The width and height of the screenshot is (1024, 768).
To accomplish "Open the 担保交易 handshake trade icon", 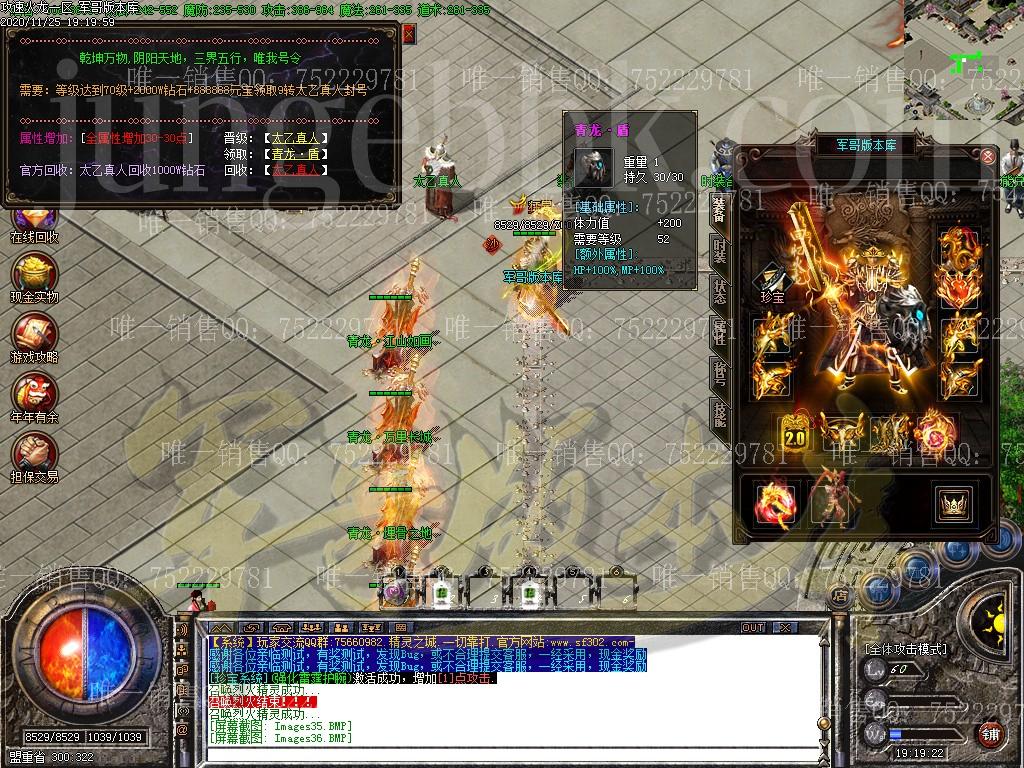I will (x=34, y=457).
